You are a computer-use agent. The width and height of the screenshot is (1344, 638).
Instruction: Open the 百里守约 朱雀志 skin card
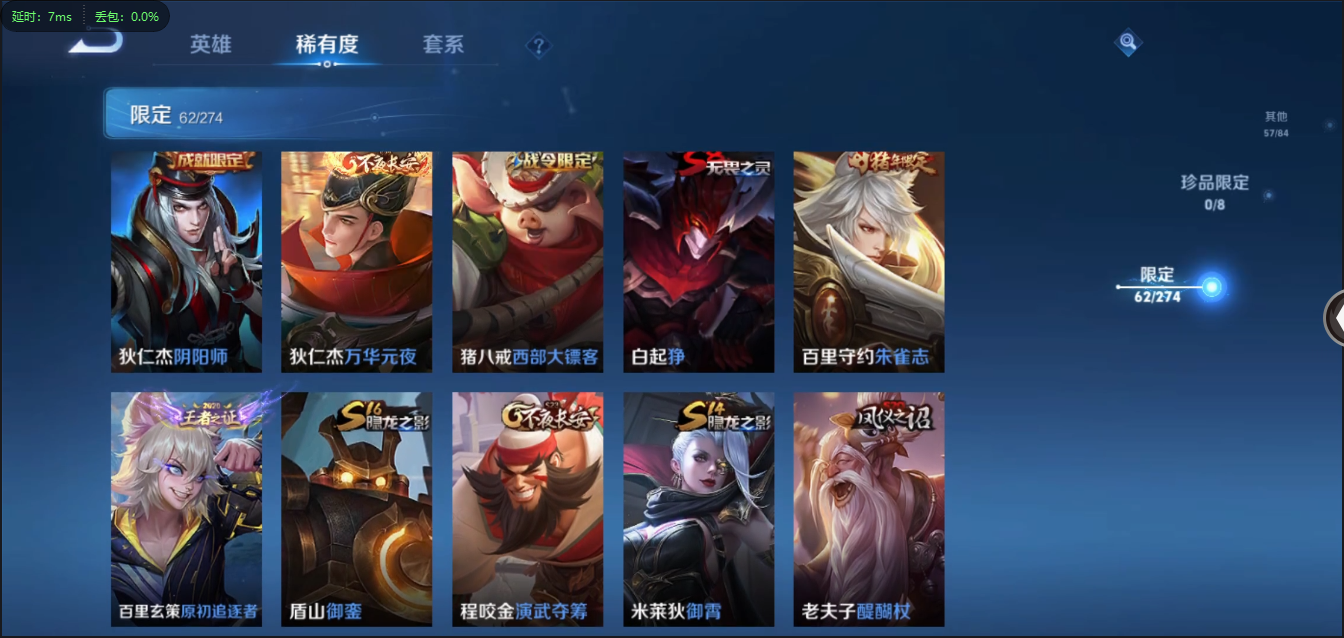tap(869, 262)
